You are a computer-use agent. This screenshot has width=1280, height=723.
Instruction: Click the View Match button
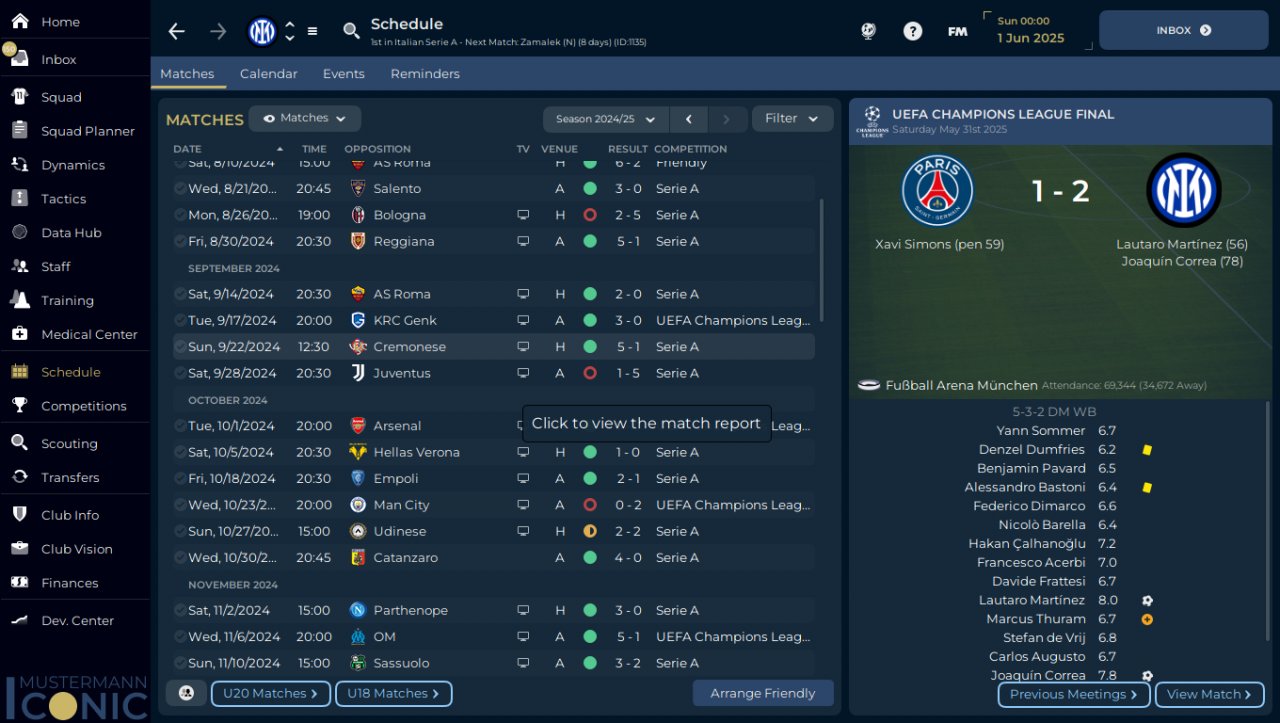tap(1209, 694)
